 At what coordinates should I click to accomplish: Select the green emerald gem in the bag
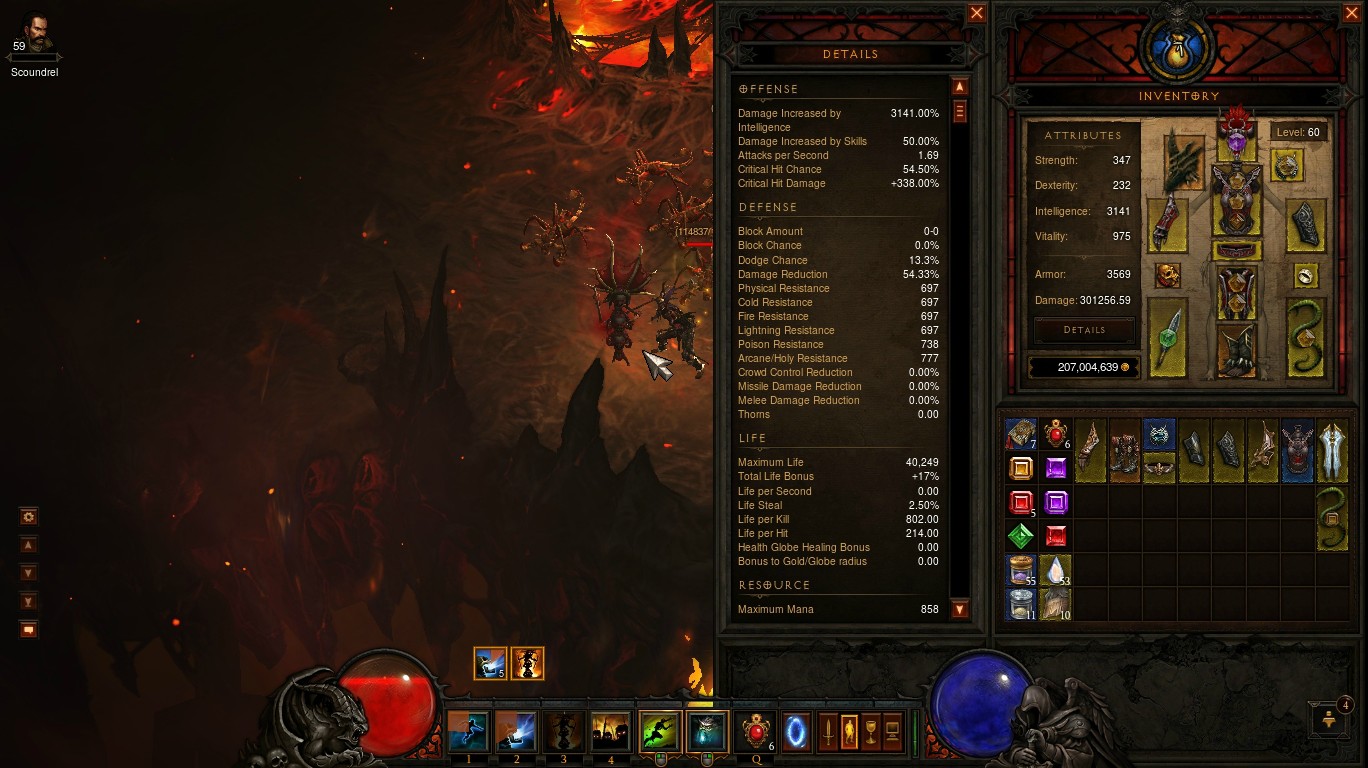pyautogui.click(x=1020, y=537)
